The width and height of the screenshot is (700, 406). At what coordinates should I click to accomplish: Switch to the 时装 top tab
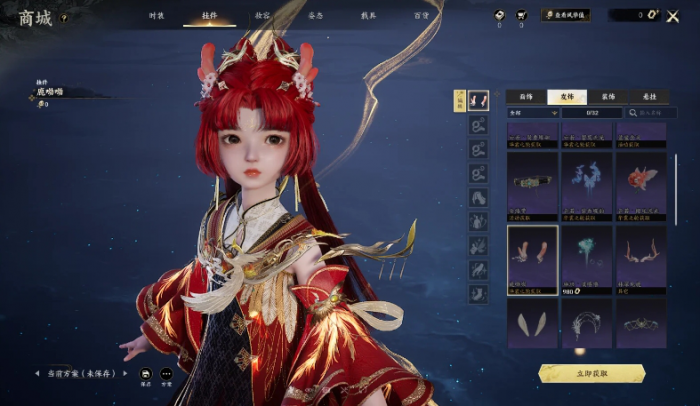coord(156,16)
